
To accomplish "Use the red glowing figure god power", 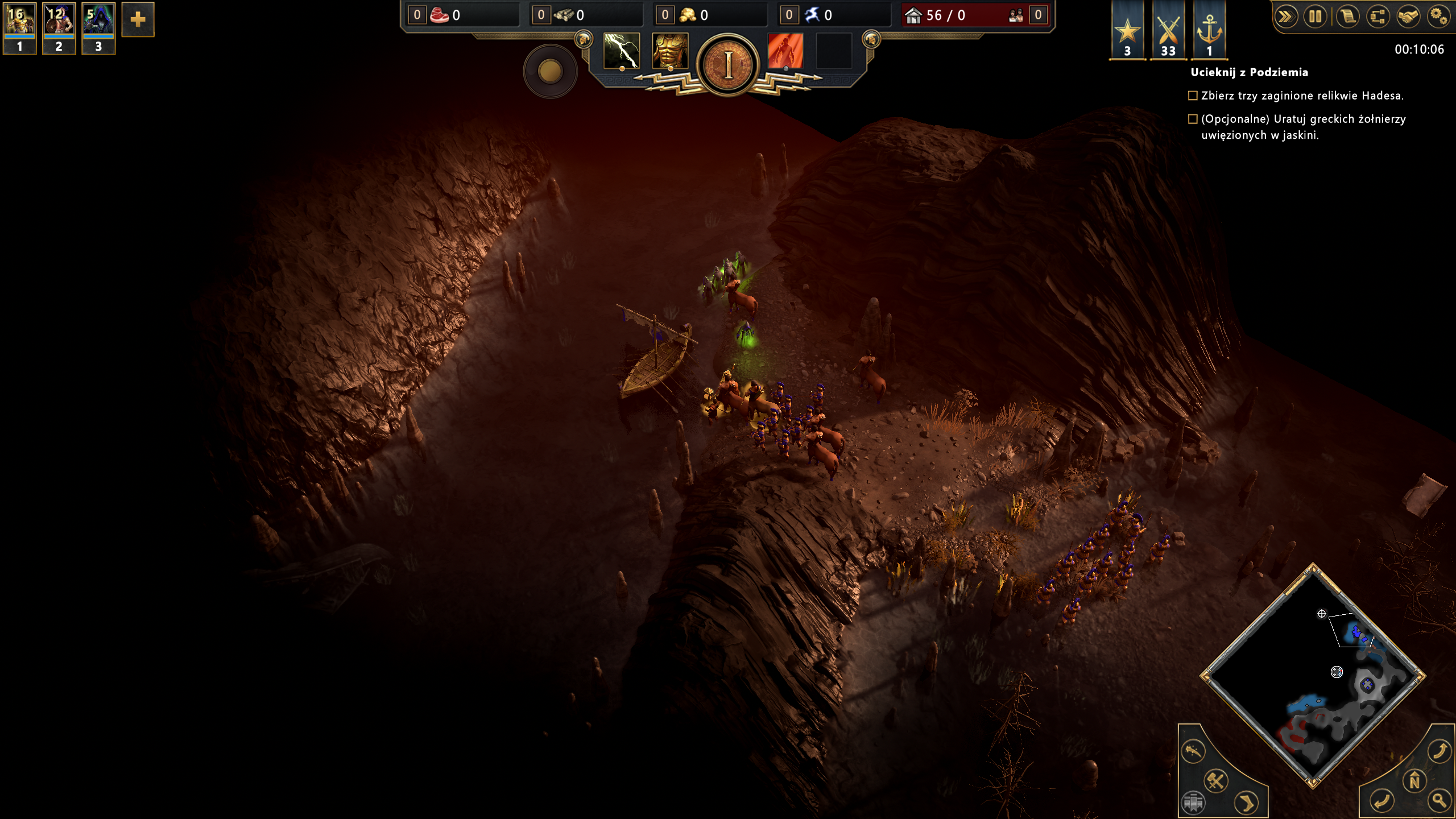I will point(785,51).
